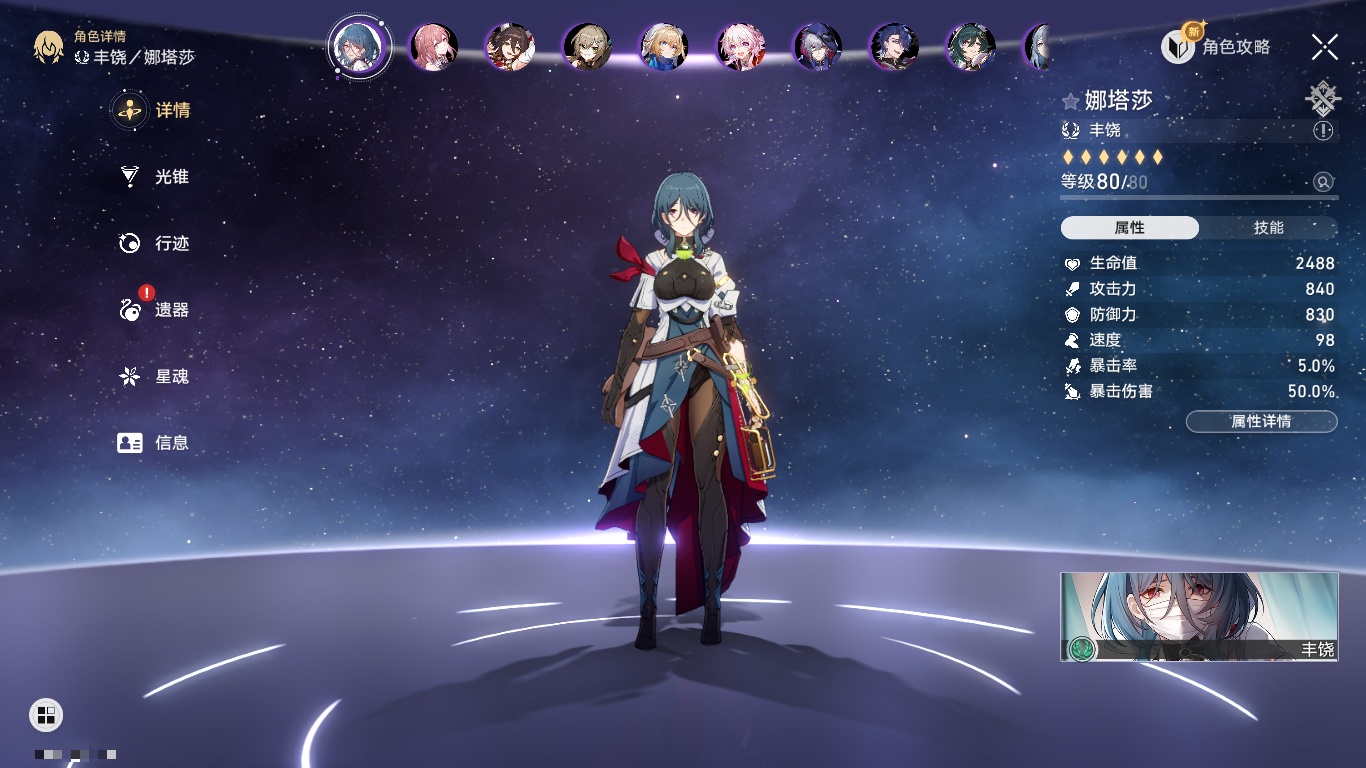The image size is (1366, 768).
Task: Open the four-square grid menu button
Action: coord(46,714)
